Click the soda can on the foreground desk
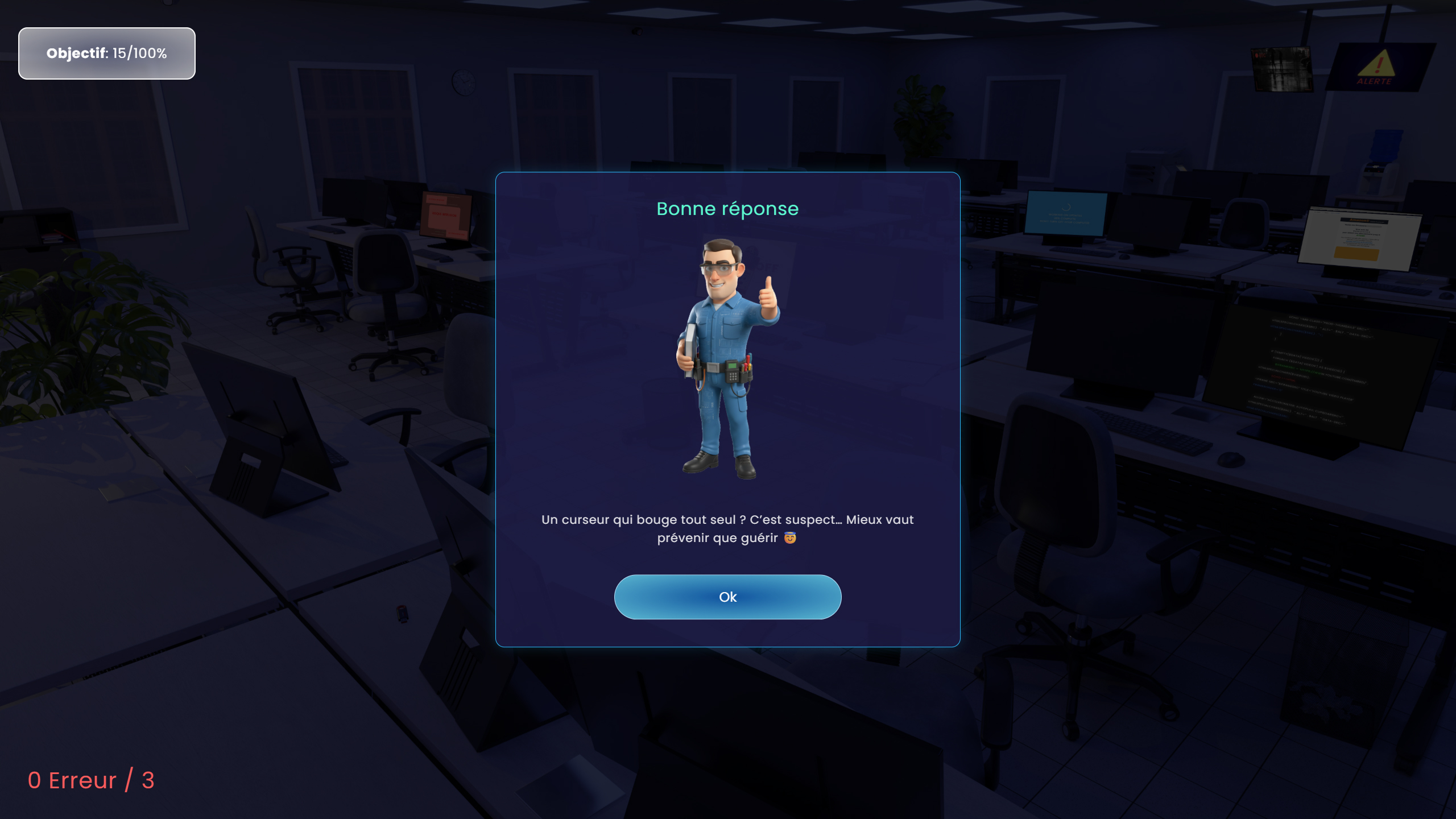 tap(402, 614)
